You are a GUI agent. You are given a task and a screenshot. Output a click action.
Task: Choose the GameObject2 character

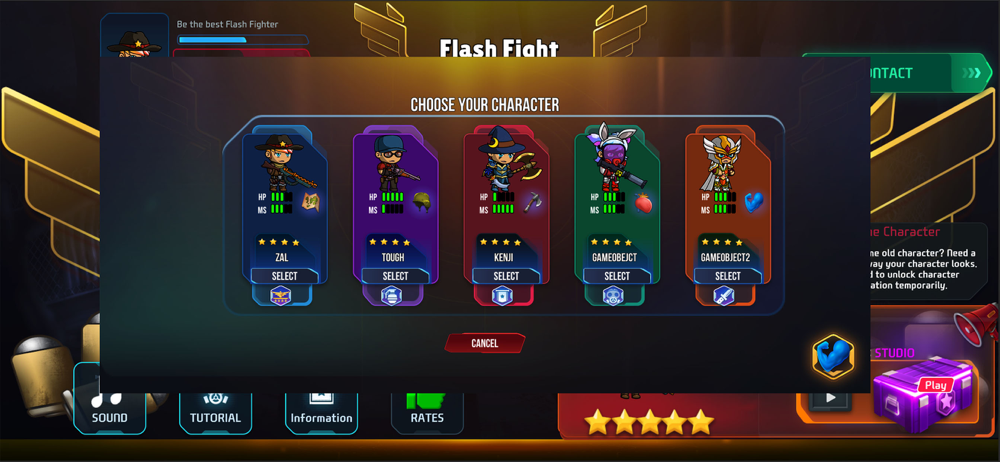point(728,276)
